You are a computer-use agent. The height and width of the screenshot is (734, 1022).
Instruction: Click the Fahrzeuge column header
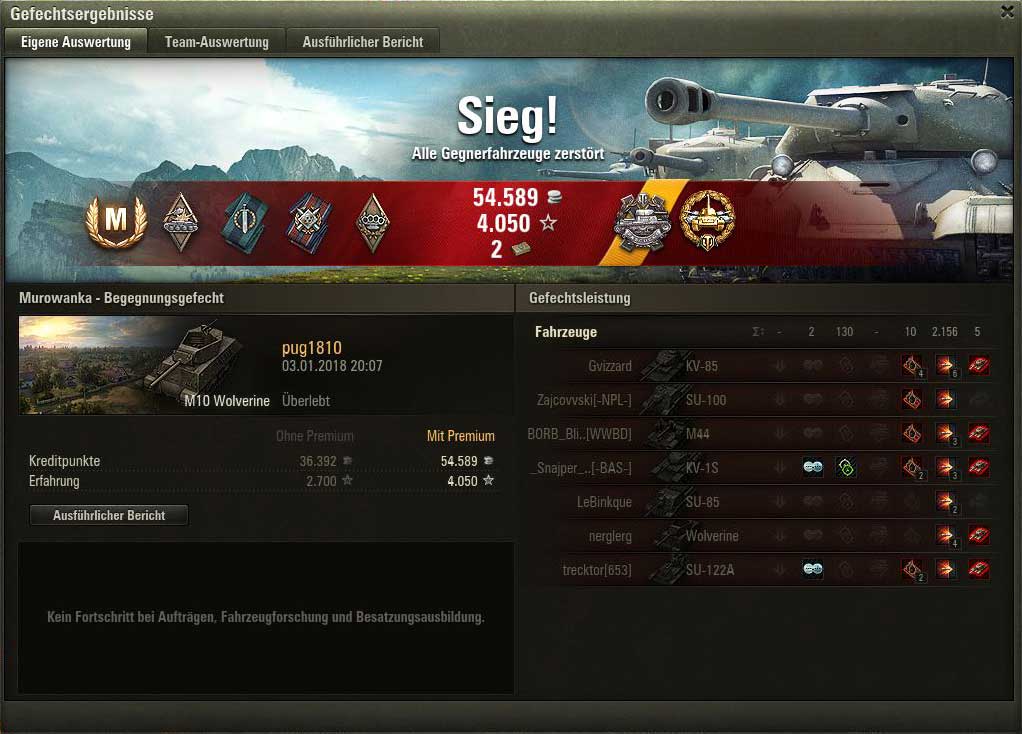pos(566,332)
